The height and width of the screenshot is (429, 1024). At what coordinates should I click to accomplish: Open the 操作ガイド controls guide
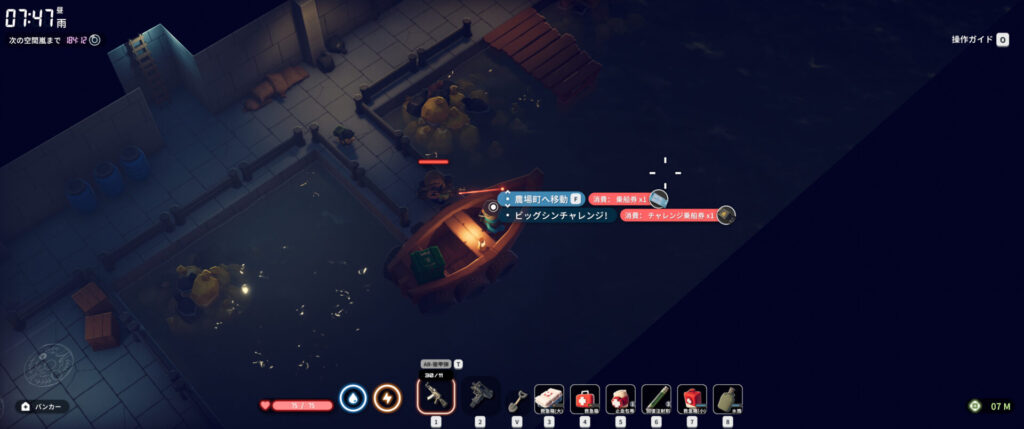(x=980, y=40)
